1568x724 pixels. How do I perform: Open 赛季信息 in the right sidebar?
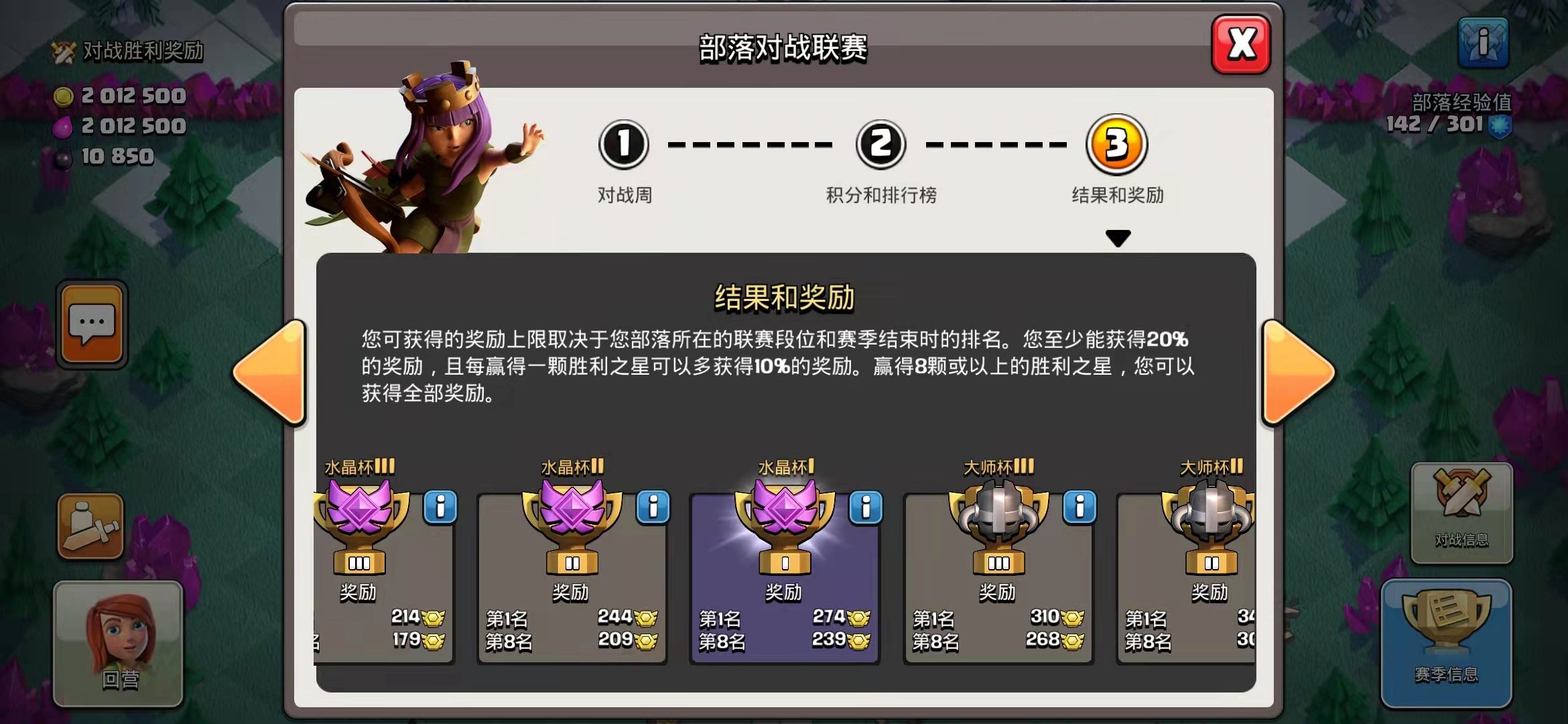1446,644
